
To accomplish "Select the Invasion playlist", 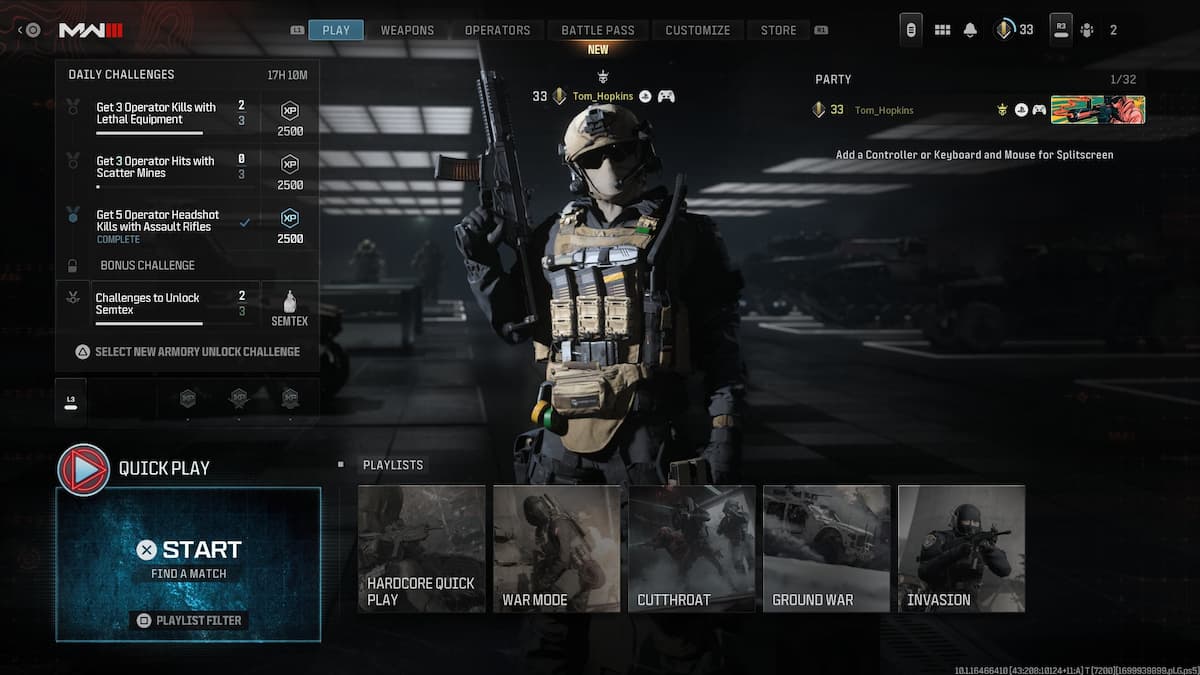I will click(961, 548).
